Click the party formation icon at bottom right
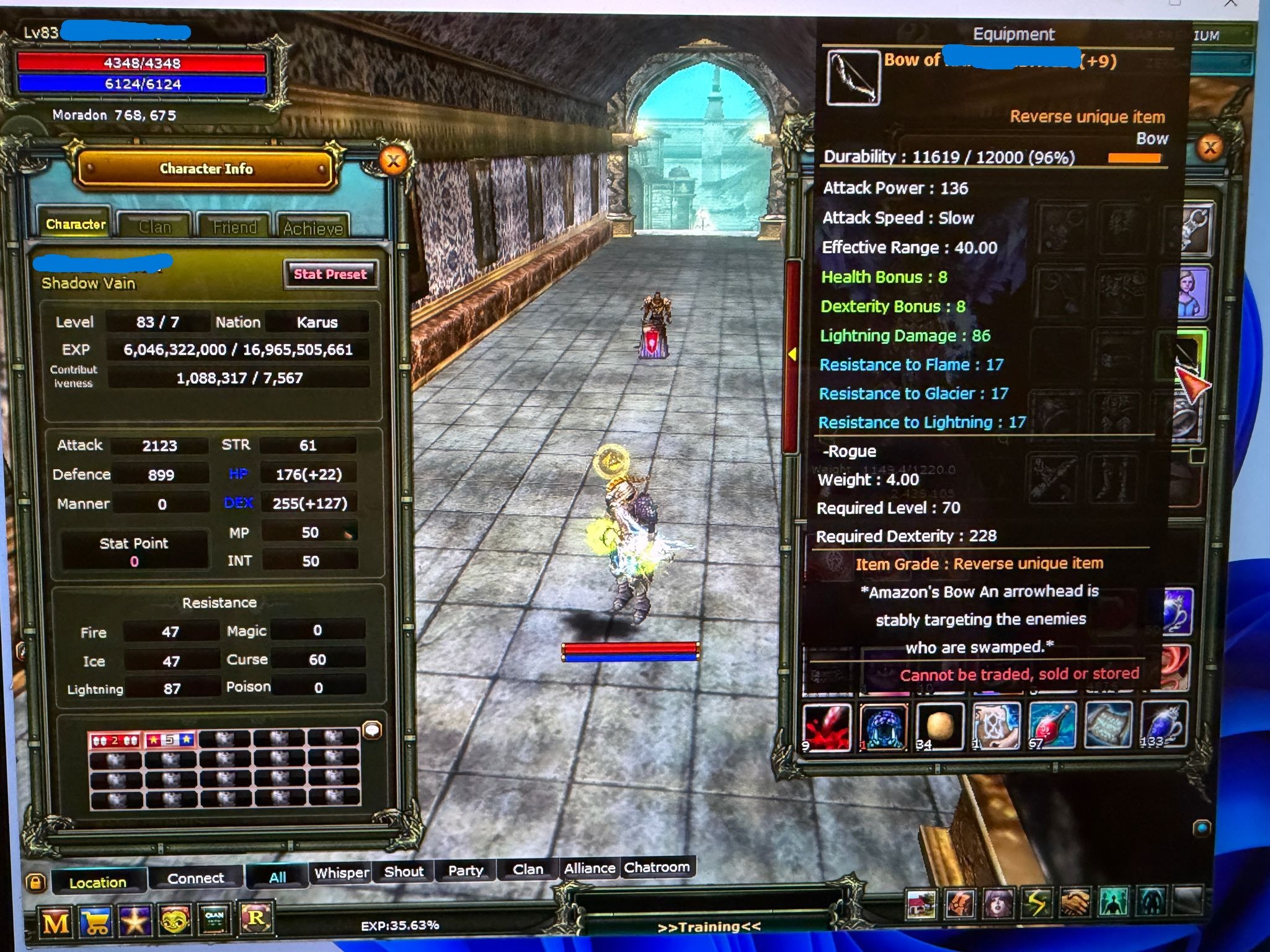This screenshot has height=952, width=1270. click(1113, 902)
